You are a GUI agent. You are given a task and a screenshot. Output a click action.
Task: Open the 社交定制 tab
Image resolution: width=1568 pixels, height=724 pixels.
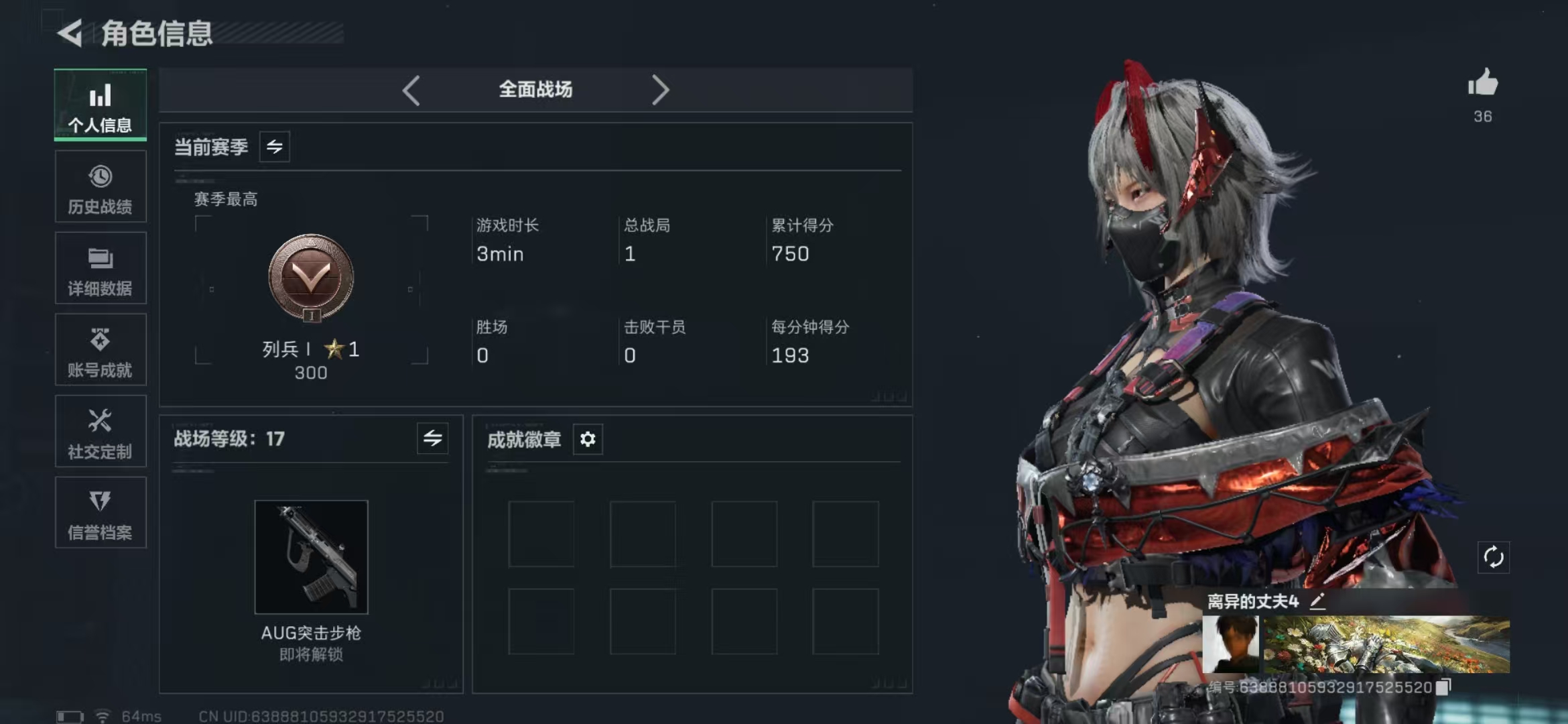coord(101,432)
